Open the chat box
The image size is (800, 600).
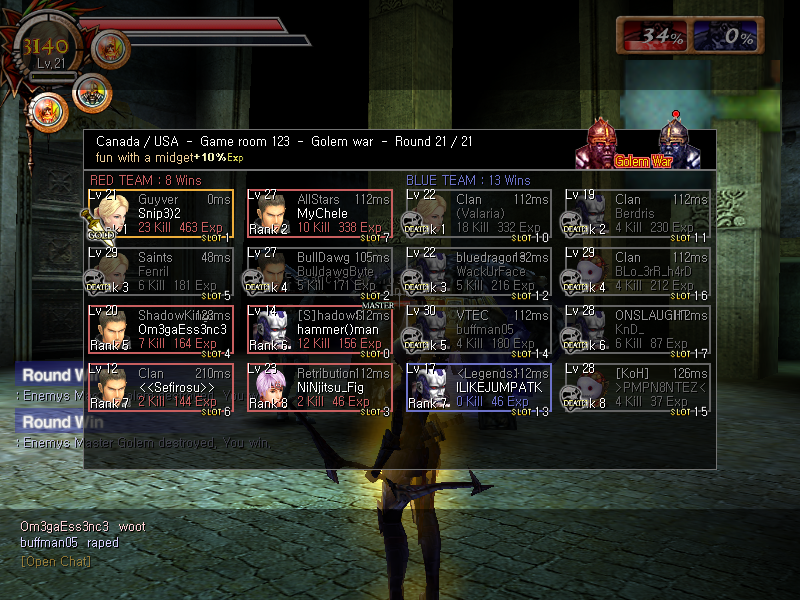(x=55, y=561)
